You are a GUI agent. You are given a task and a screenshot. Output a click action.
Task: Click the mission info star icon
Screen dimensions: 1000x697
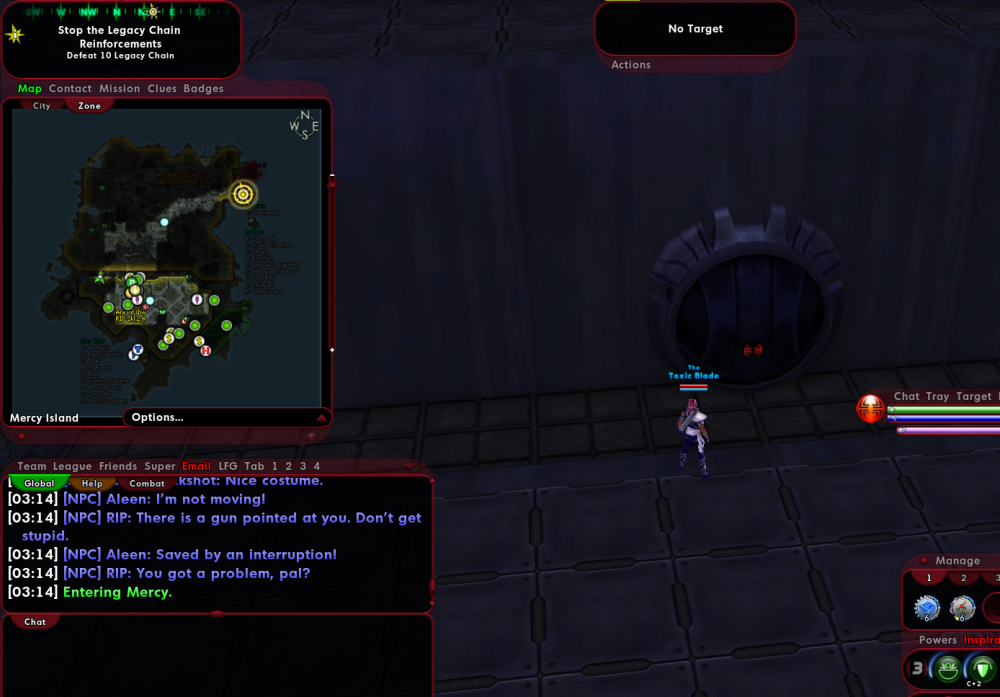(15, 35)
